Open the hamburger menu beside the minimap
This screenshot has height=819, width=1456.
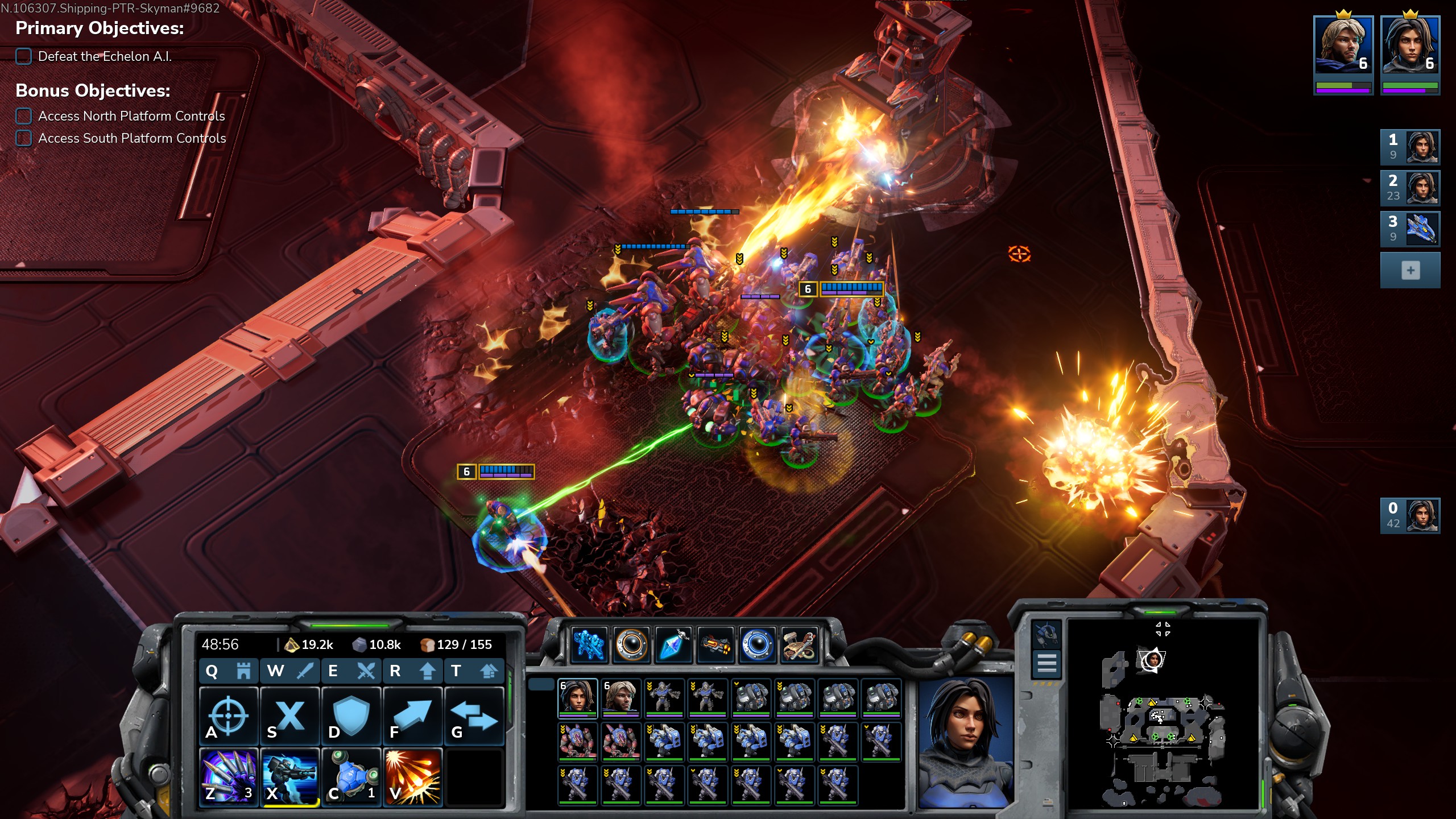coord(1046,663)
